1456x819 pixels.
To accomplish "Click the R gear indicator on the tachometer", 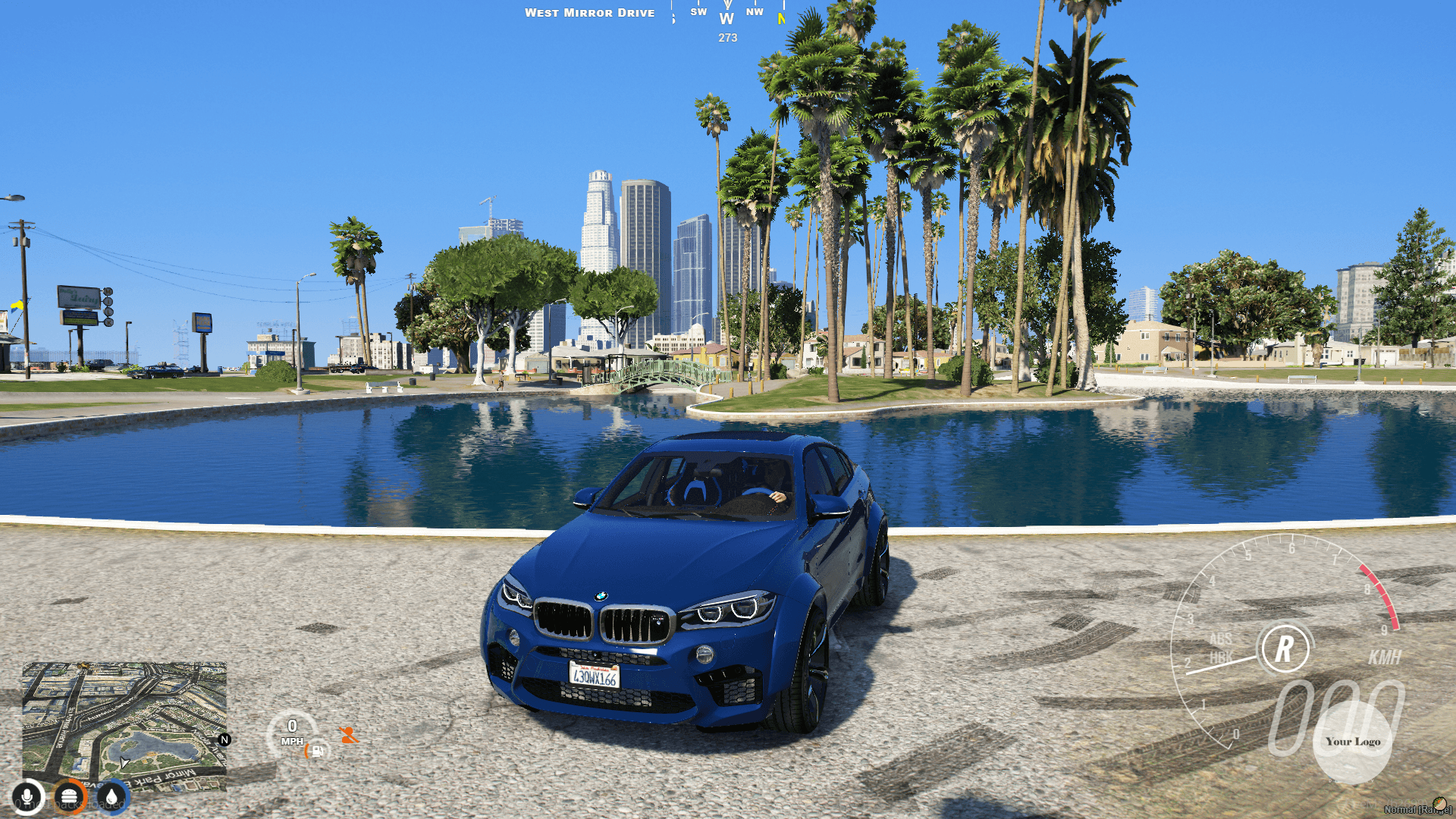I will pyautogui.click(x=1285, y=649).
